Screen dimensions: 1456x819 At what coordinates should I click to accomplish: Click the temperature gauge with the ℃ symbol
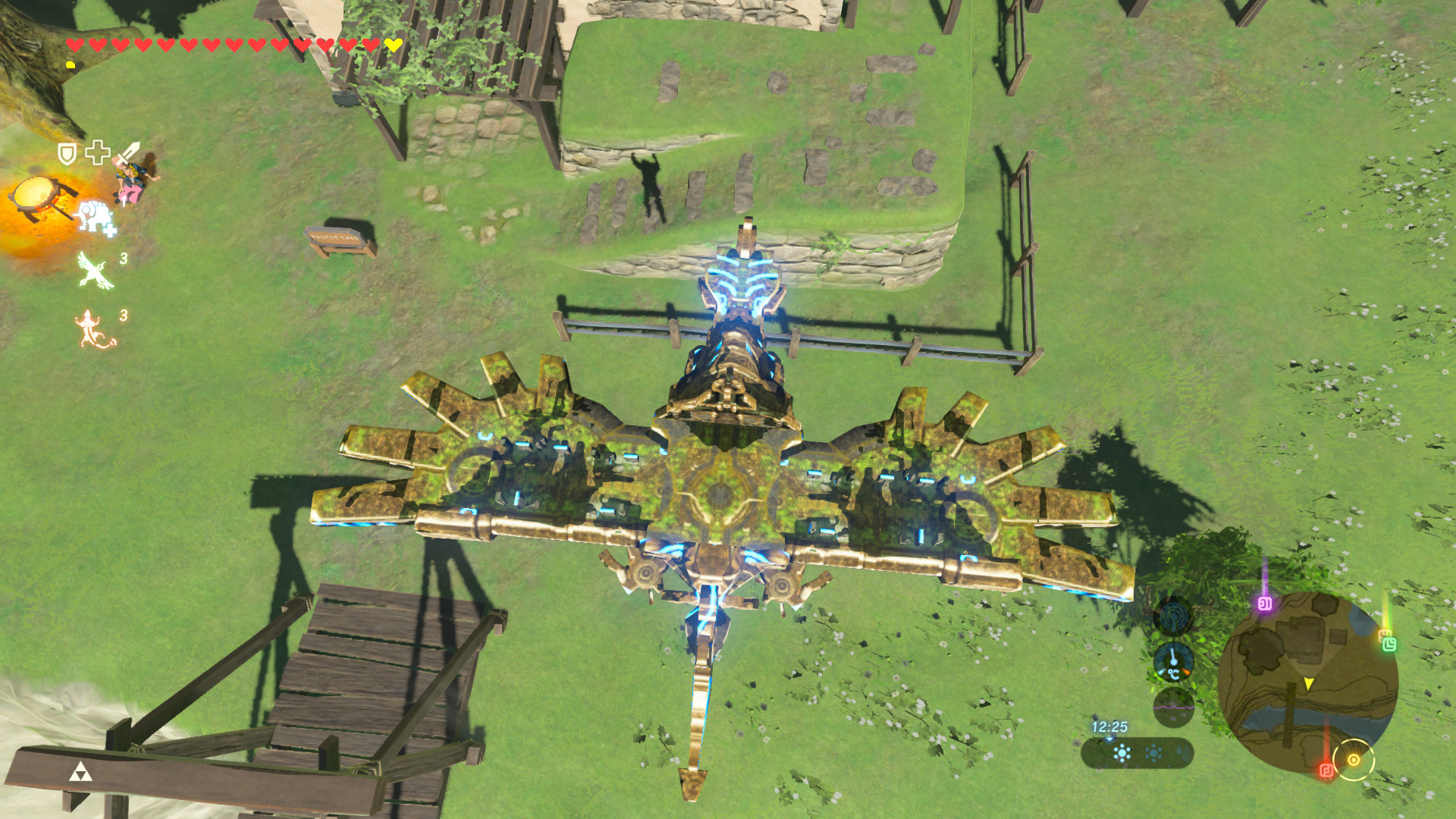click(1173, 663)
